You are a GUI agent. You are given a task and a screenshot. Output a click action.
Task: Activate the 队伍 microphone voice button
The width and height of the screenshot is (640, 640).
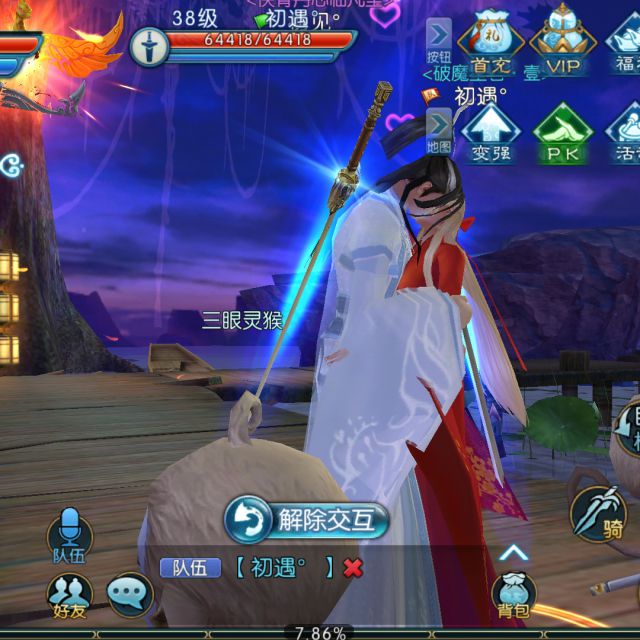pos(69,532)
